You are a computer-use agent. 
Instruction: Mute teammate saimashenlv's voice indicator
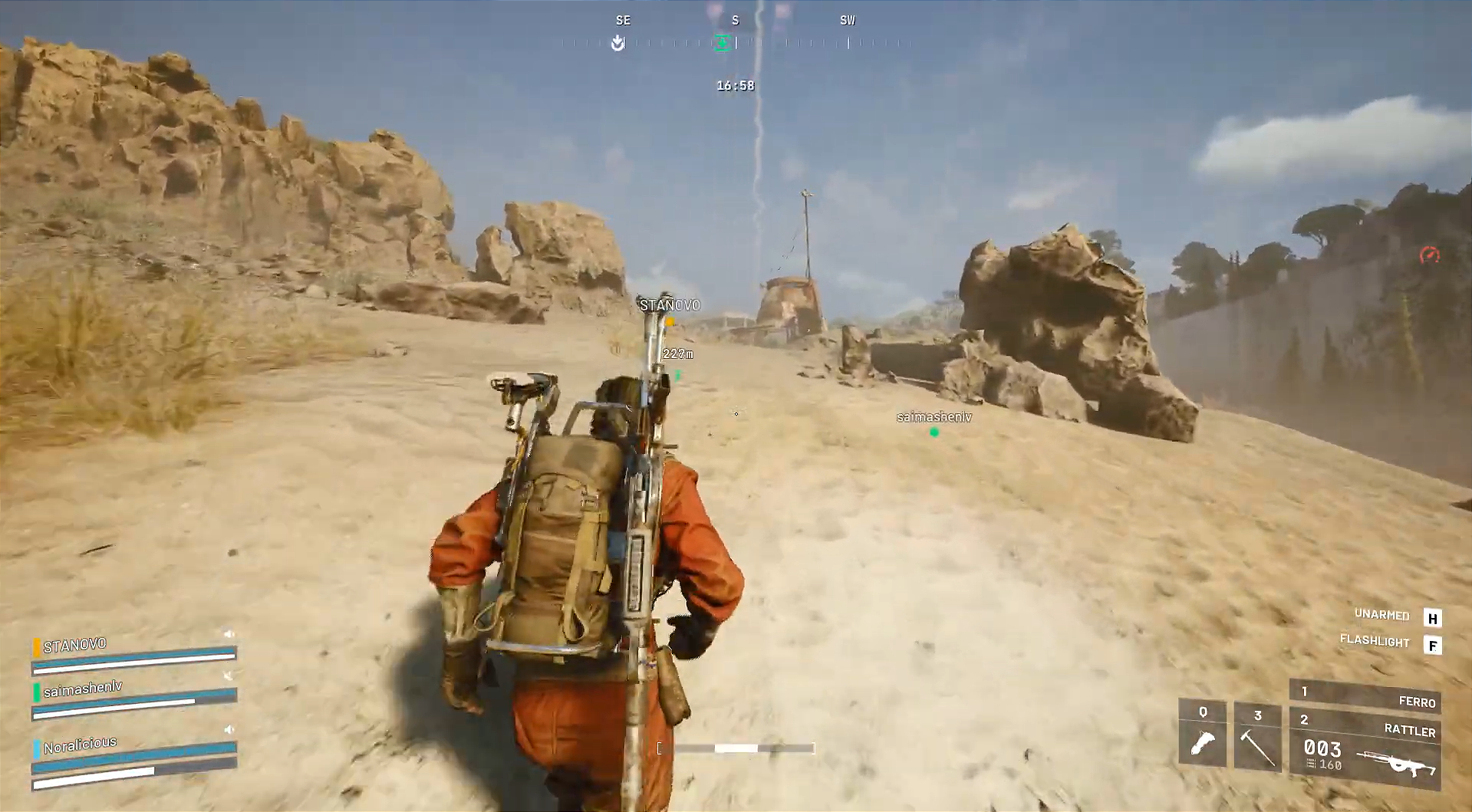227,676
